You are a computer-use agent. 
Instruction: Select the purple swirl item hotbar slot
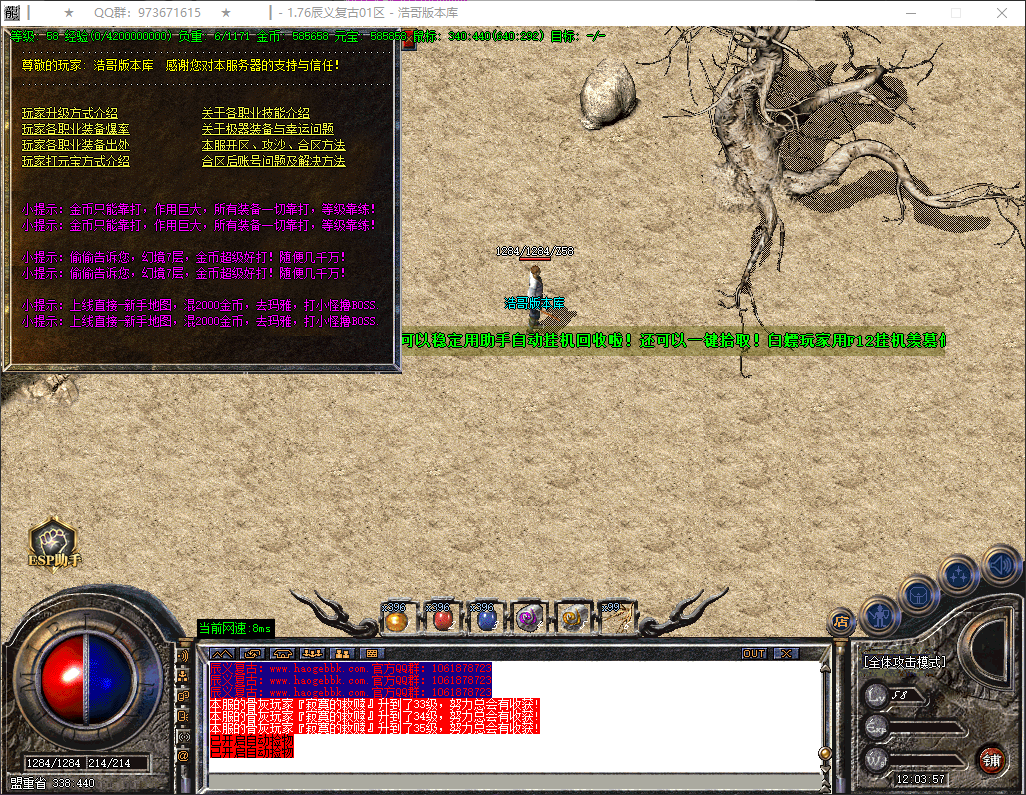528,619
